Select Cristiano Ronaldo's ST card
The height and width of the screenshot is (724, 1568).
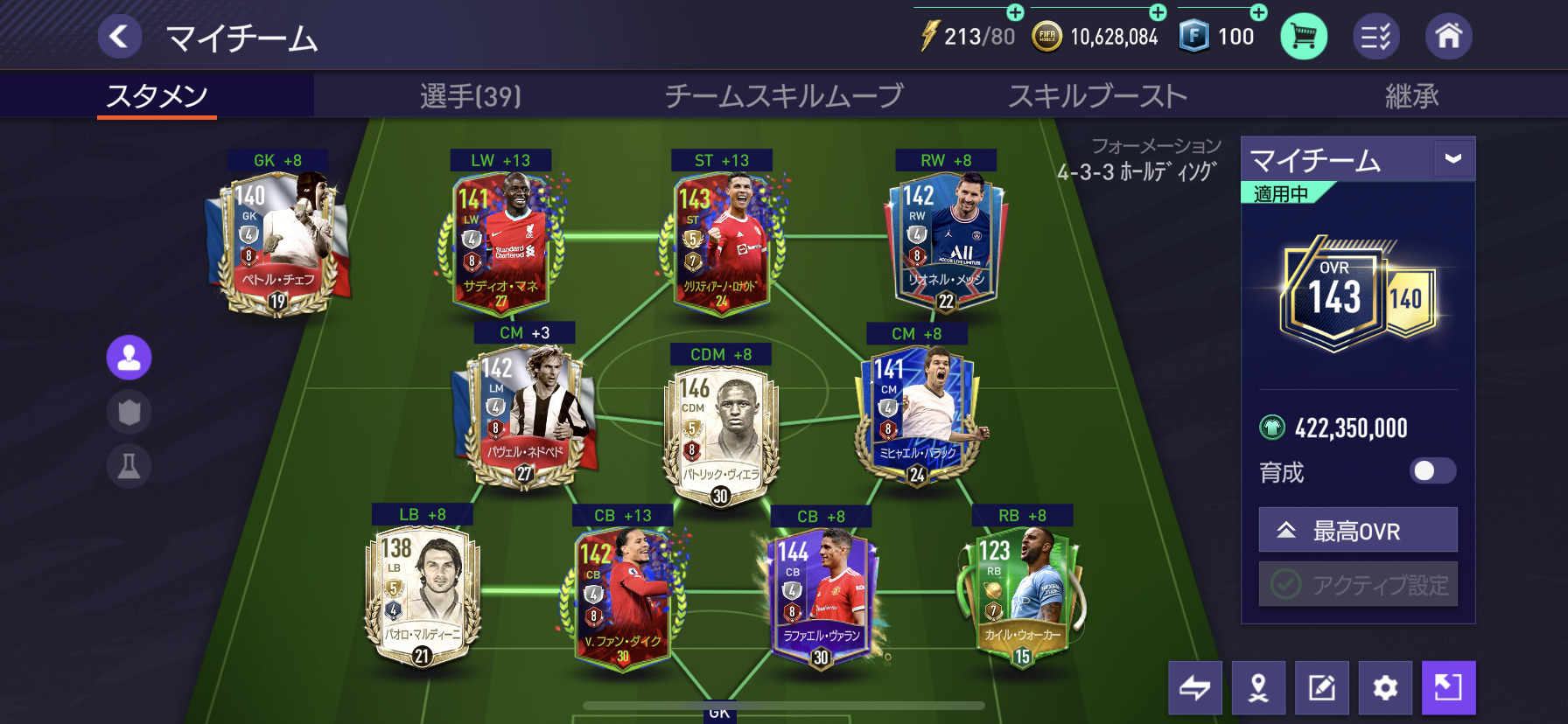point(723,240)
